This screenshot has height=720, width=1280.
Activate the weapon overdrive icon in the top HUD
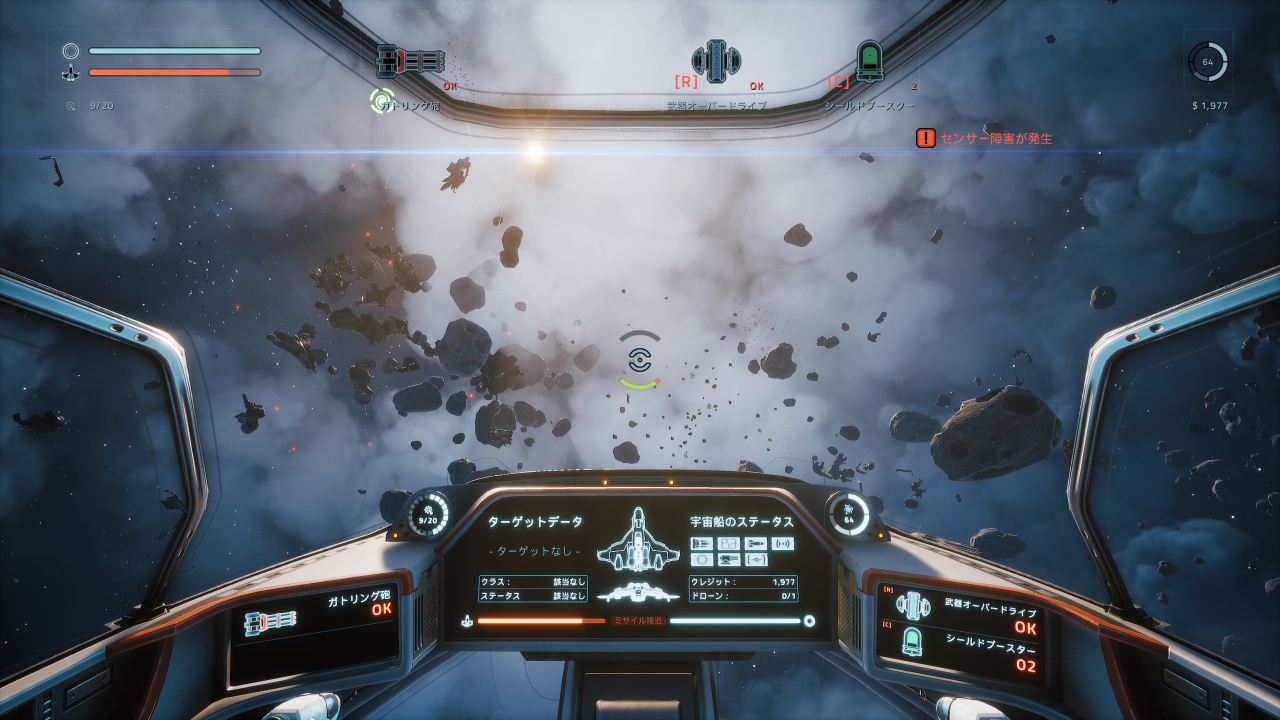(x=716, y=61)
